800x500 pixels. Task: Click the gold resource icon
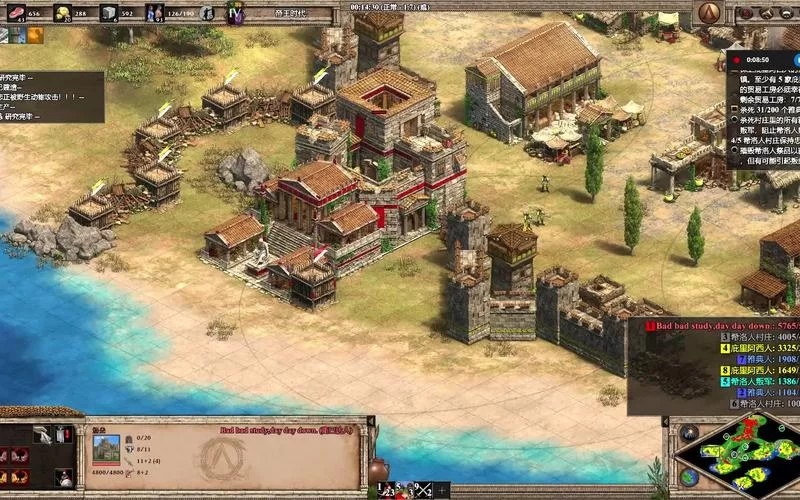coord(62,13)
